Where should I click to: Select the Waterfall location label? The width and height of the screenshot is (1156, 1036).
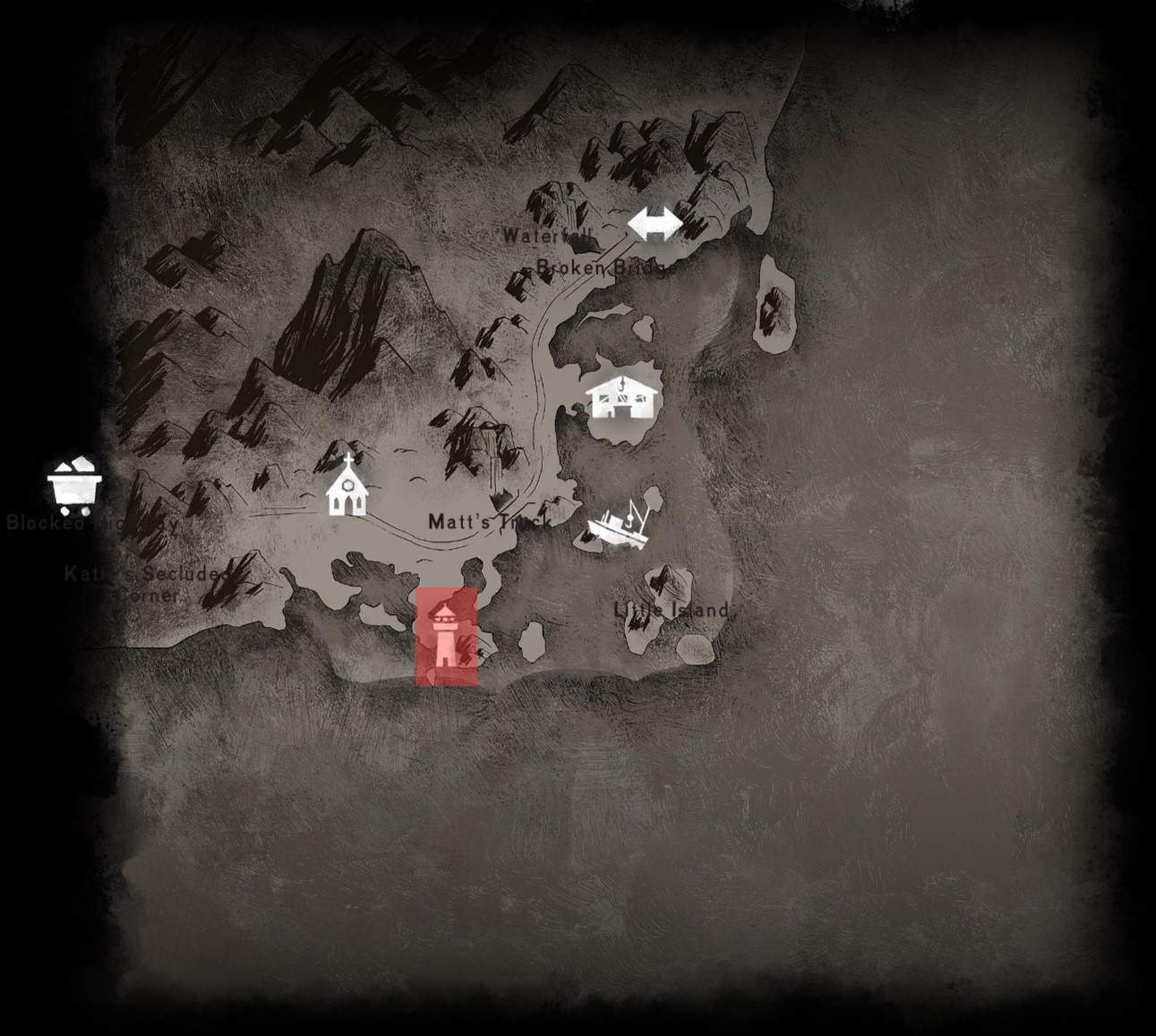click(547, 236)
